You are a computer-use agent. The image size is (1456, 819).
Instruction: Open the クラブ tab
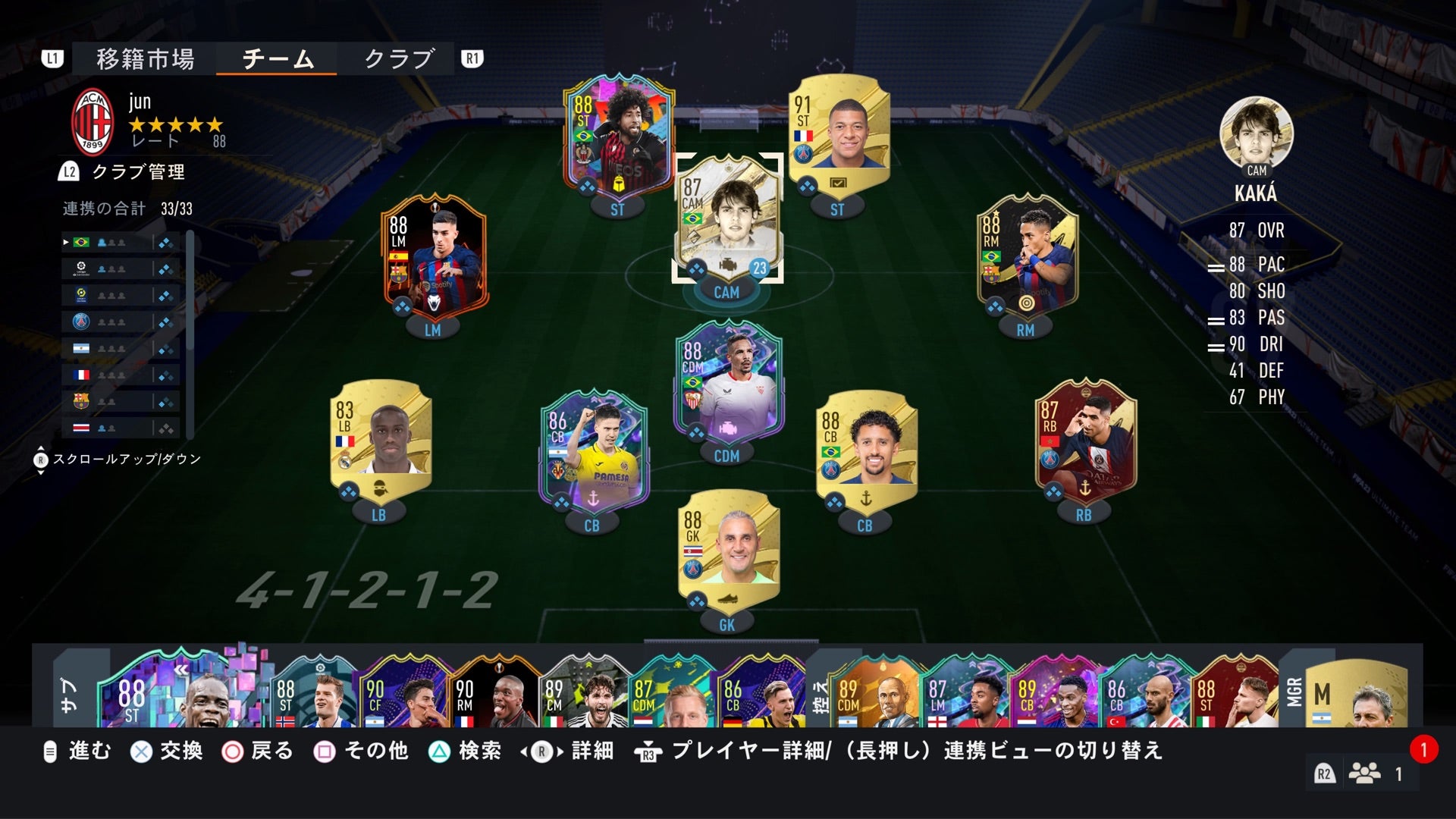[x=399, y=59]
